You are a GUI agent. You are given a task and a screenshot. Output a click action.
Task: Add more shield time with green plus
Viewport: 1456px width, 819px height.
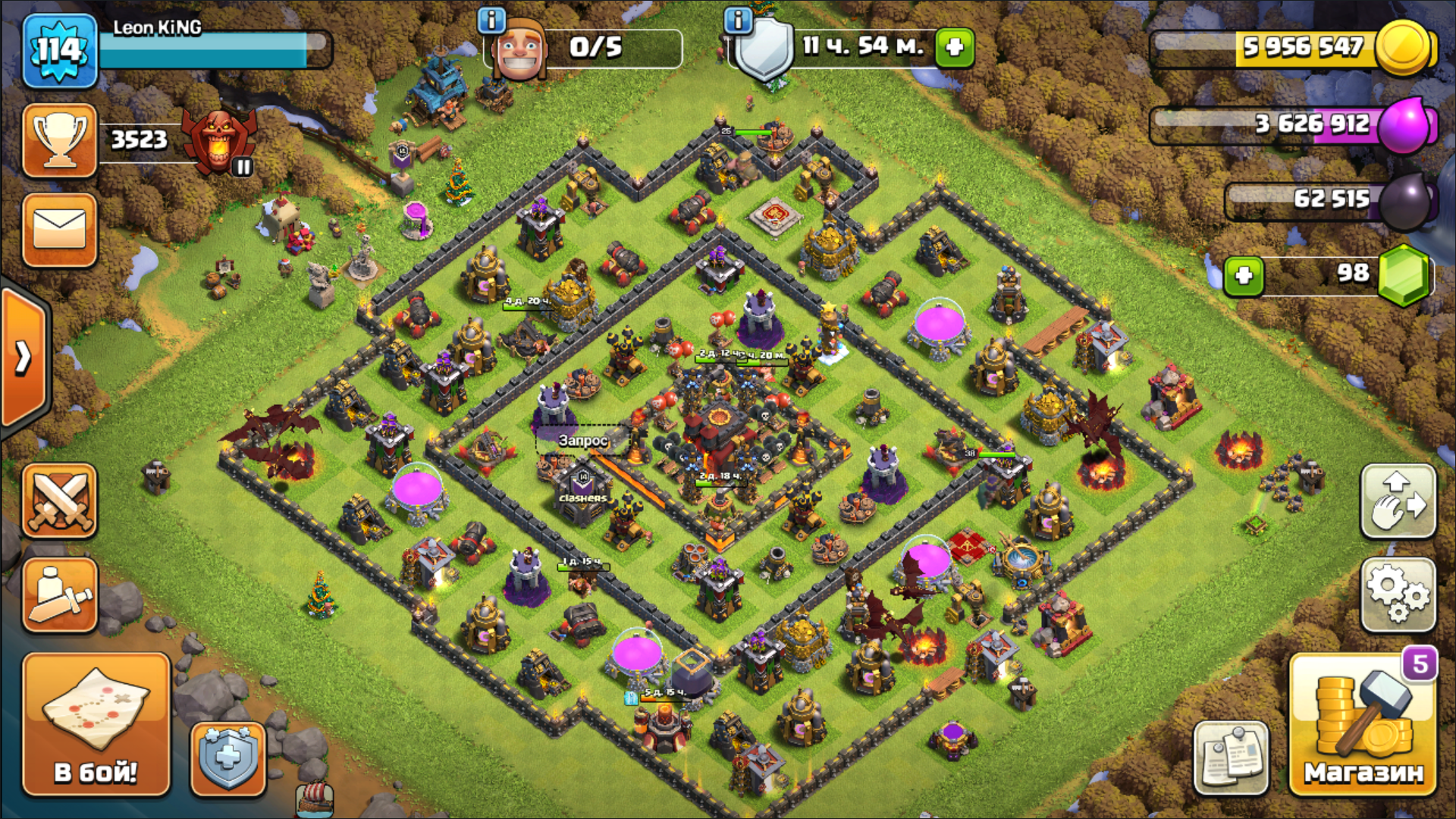(x=955, y=47)
